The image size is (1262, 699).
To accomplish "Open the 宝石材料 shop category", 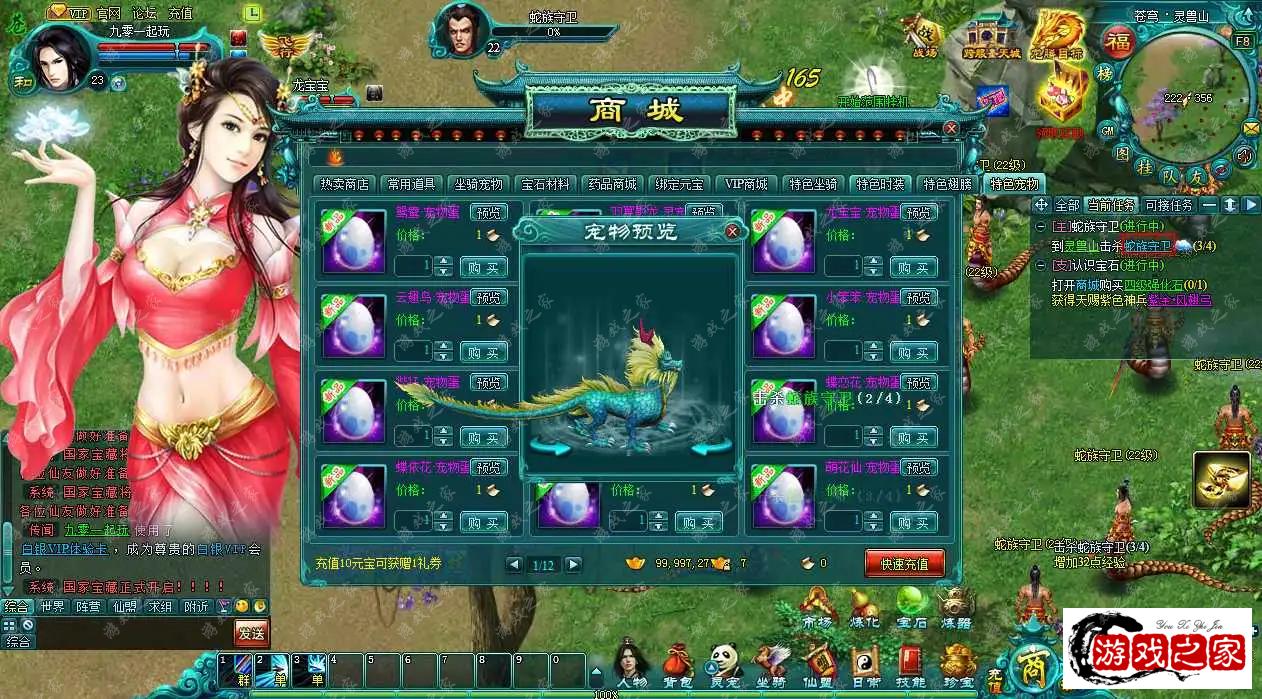I will [545, 184].
